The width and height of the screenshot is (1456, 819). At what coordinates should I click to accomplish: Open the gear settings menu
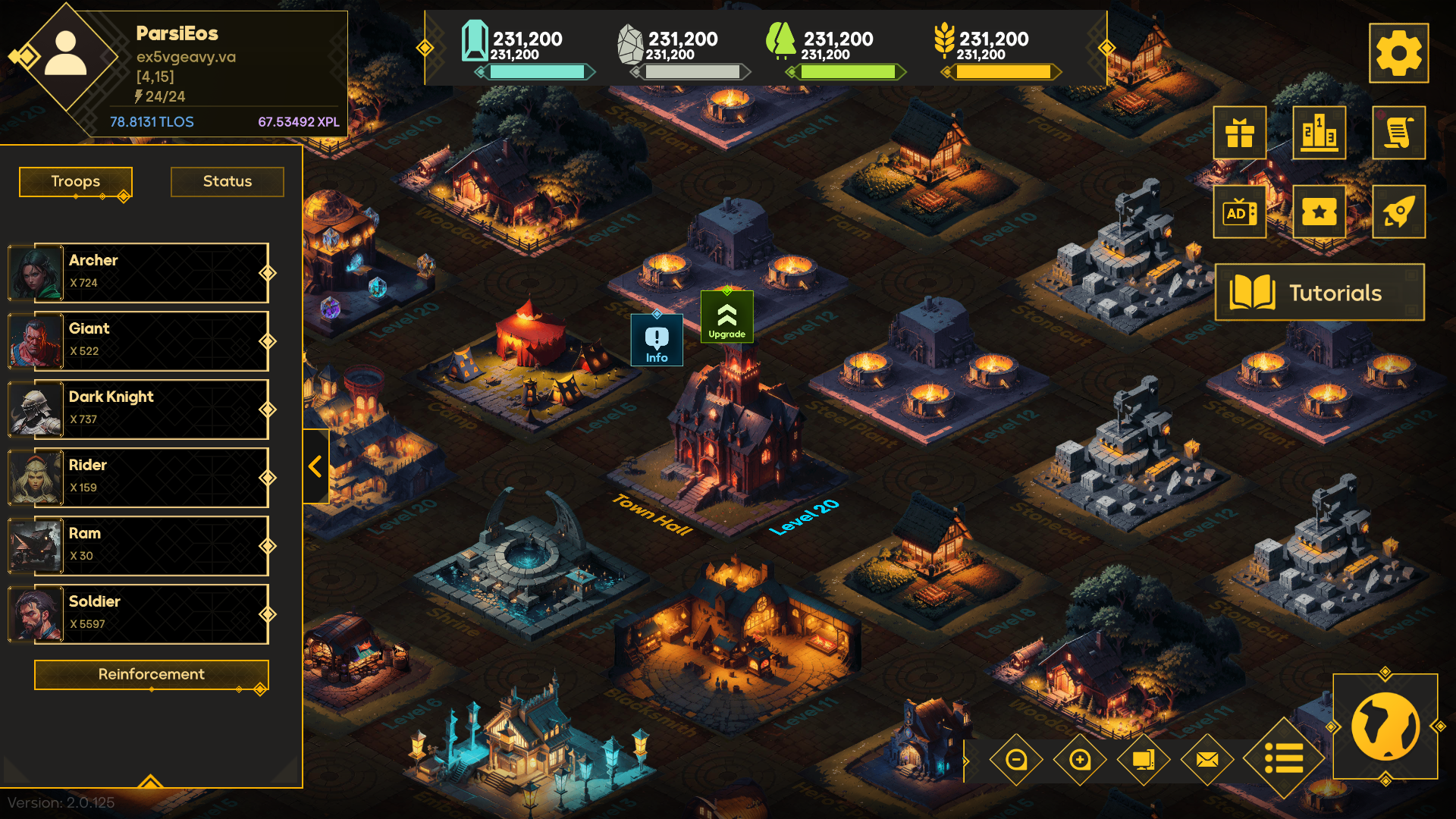1398,53
